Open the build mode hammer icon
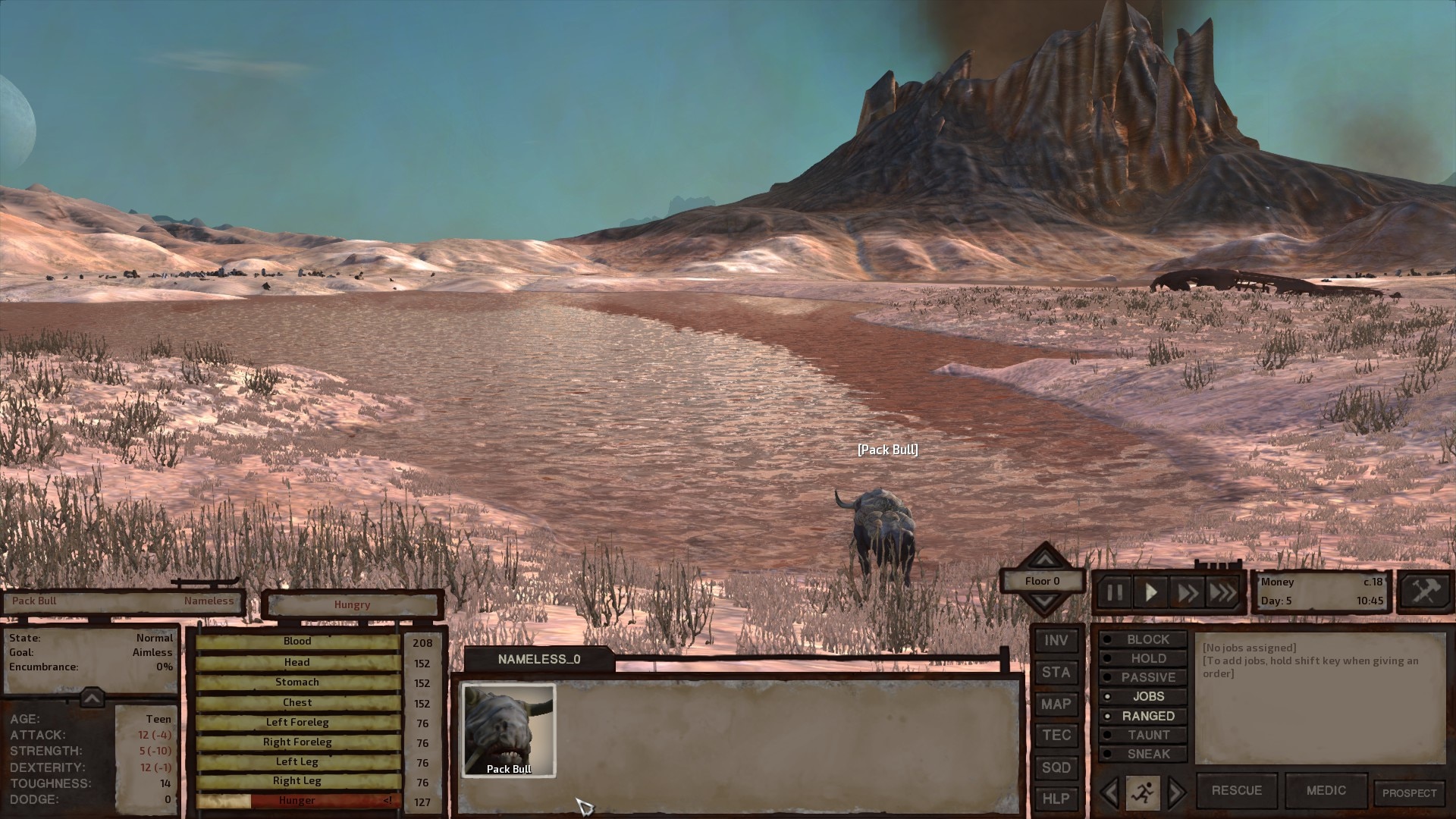This screenshot has height=819, width=1456. pos(1424,591)
